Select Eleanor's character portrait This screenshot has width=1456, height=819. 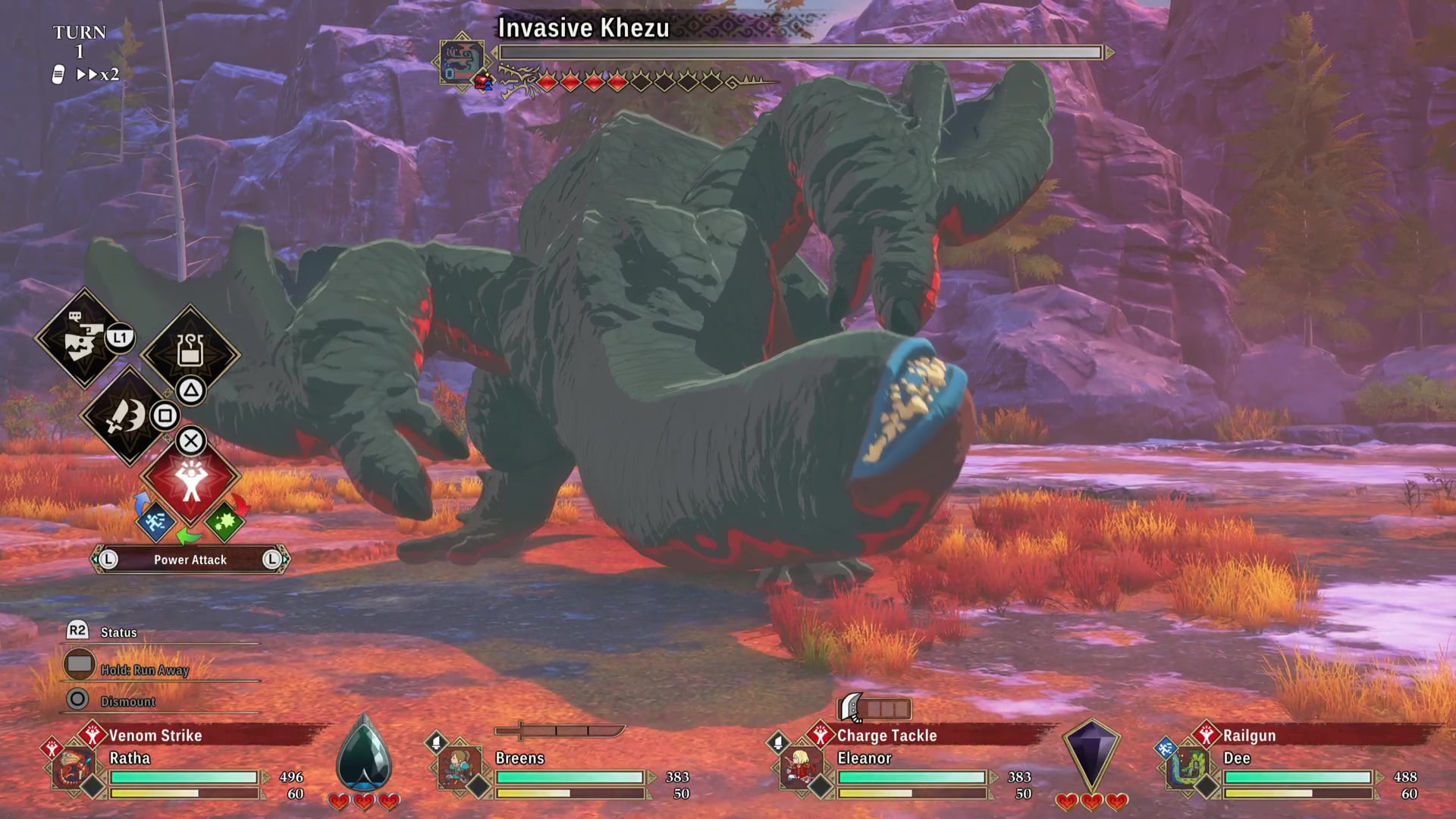pos(801,767)
